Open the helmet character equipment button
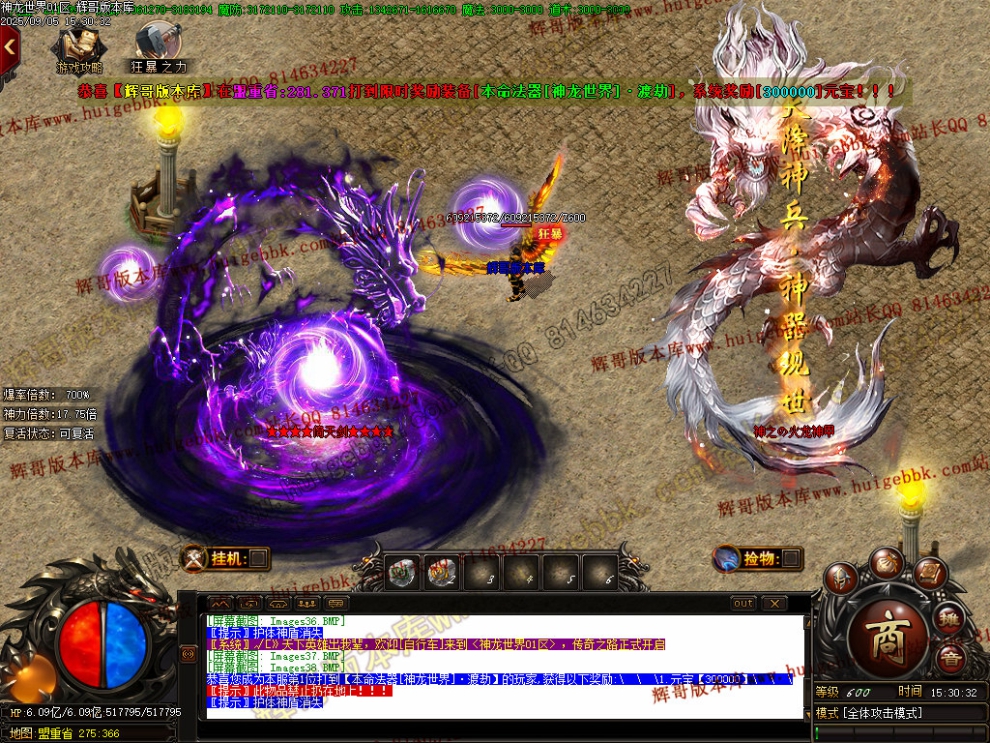Image resolution: width=990 pixels, height=743 pixels. 842,577
